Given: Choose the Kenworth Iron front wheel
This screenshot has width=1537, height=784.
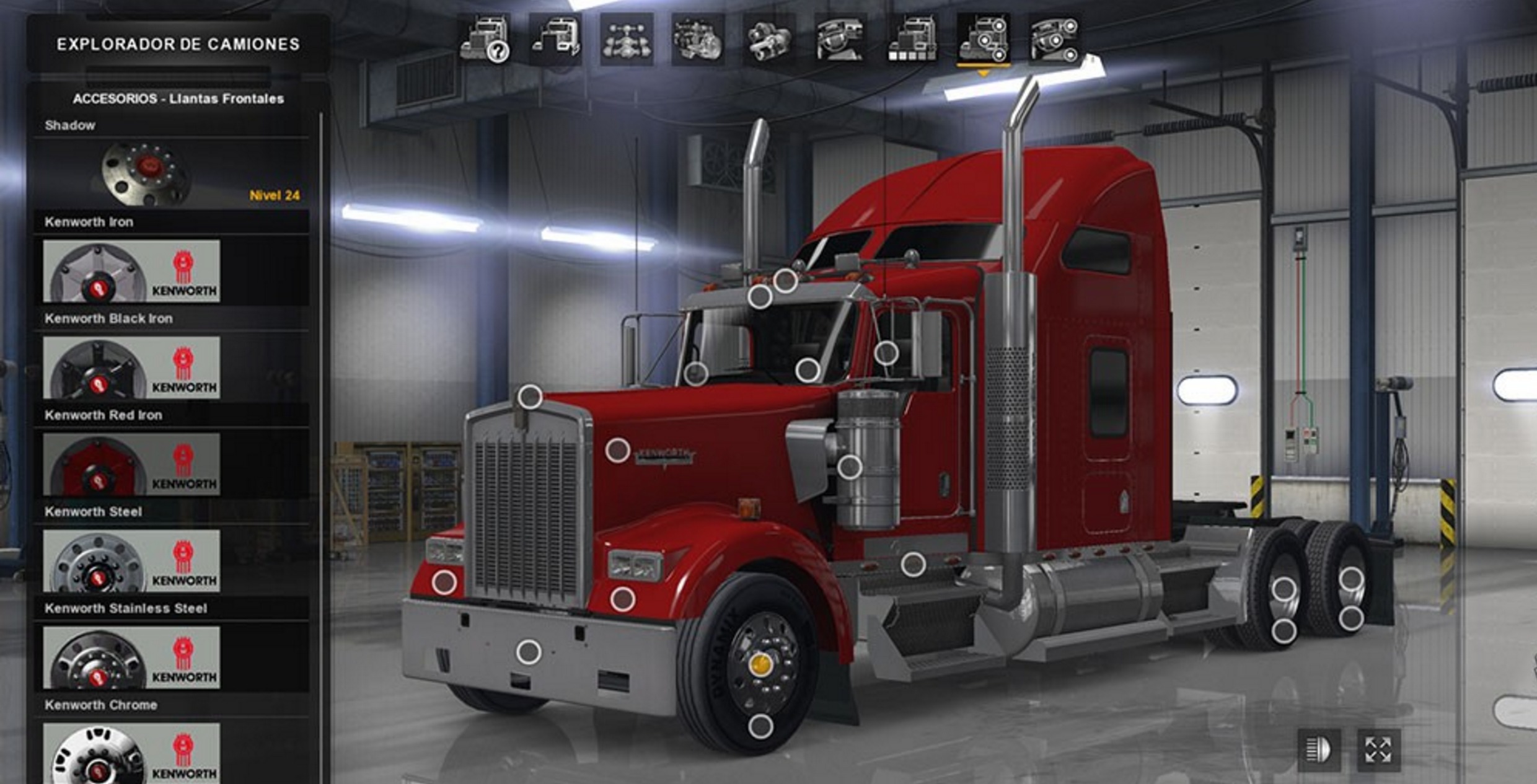Looking at the screenshot, I should 131,271.
